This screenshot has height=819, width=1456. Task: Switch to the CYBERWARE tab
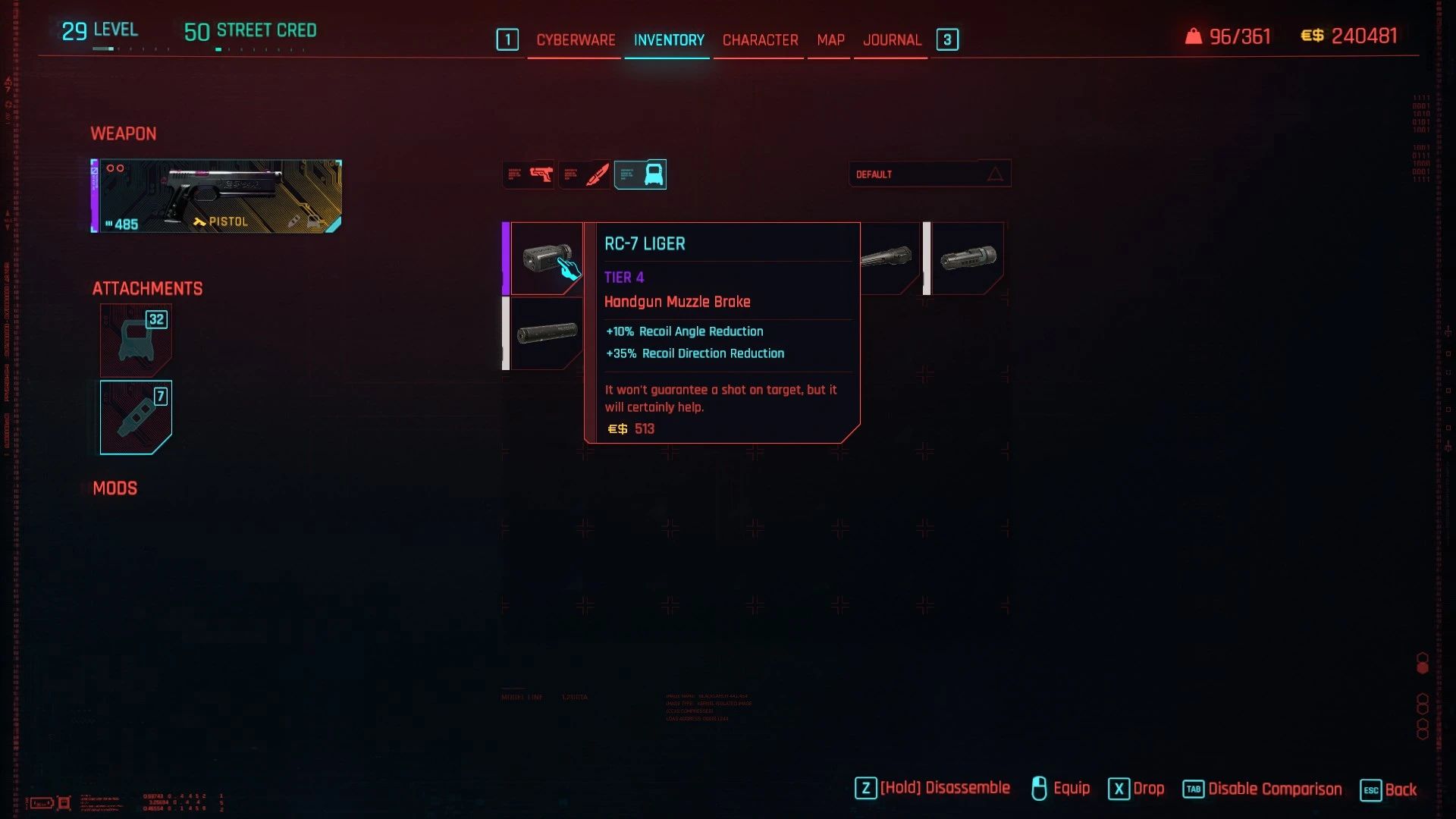pos(575,39)
